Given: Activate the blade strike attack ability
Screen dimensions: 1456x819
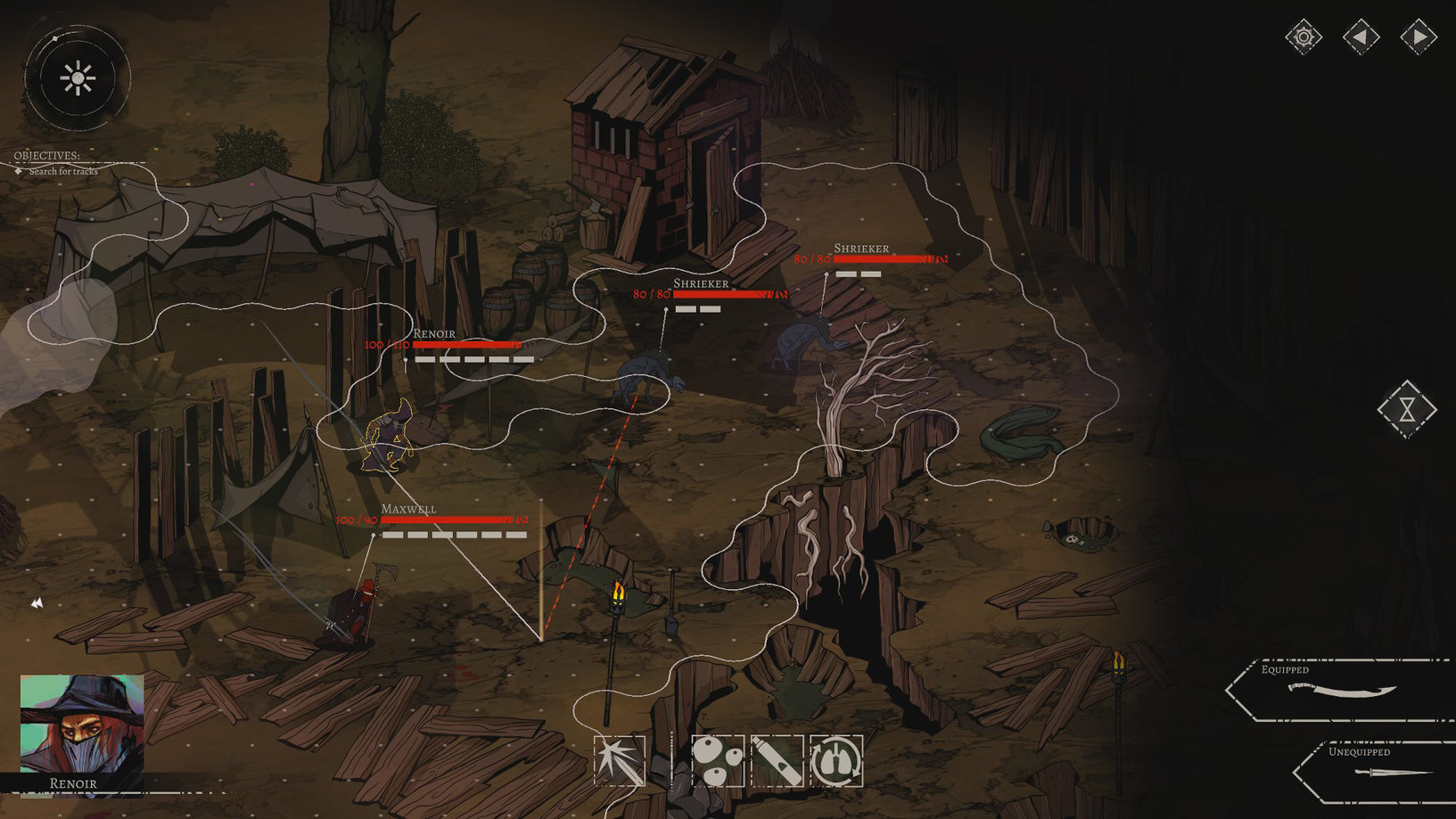Looking at the screenshot, I should coord(620,761).
